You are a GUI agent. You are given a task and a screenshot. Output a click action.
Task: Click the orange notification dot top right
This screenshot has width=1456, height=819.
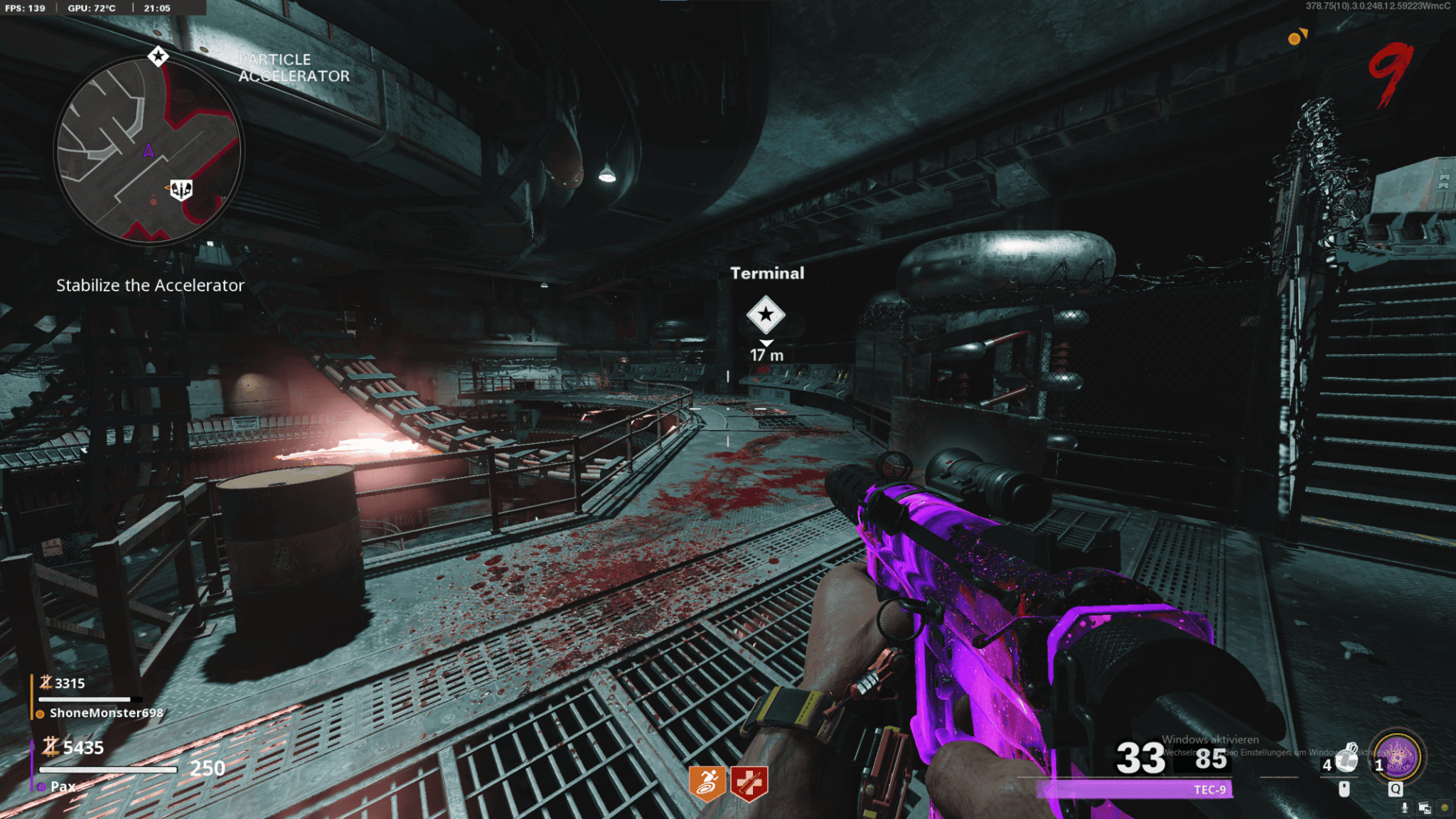(1296, 40)
